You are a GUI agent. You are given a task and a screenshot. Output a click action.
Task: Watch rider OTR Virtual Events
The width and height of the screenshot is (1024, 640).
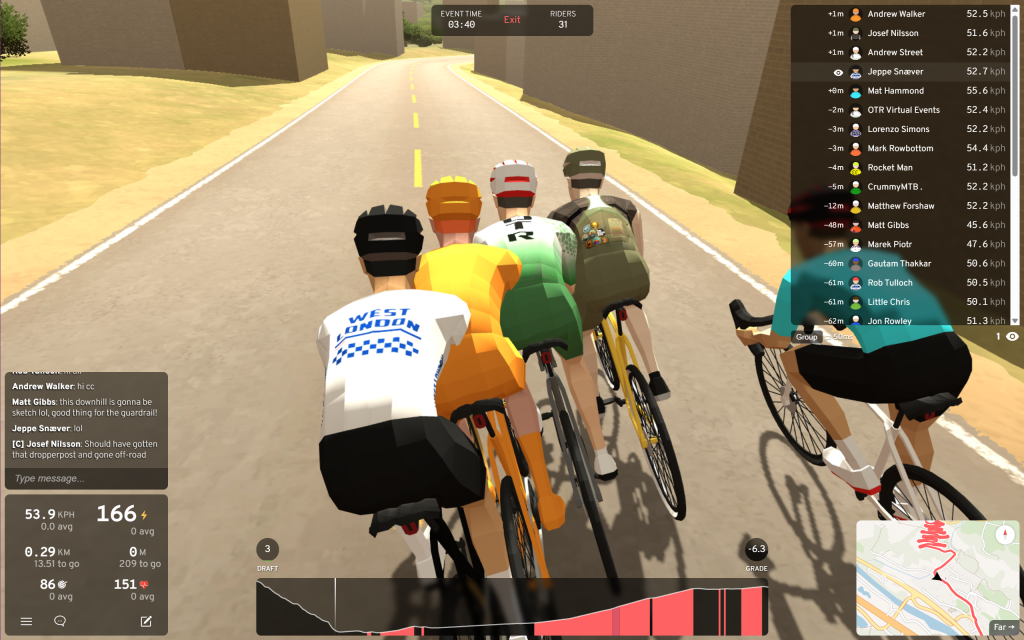coord(903,110)
